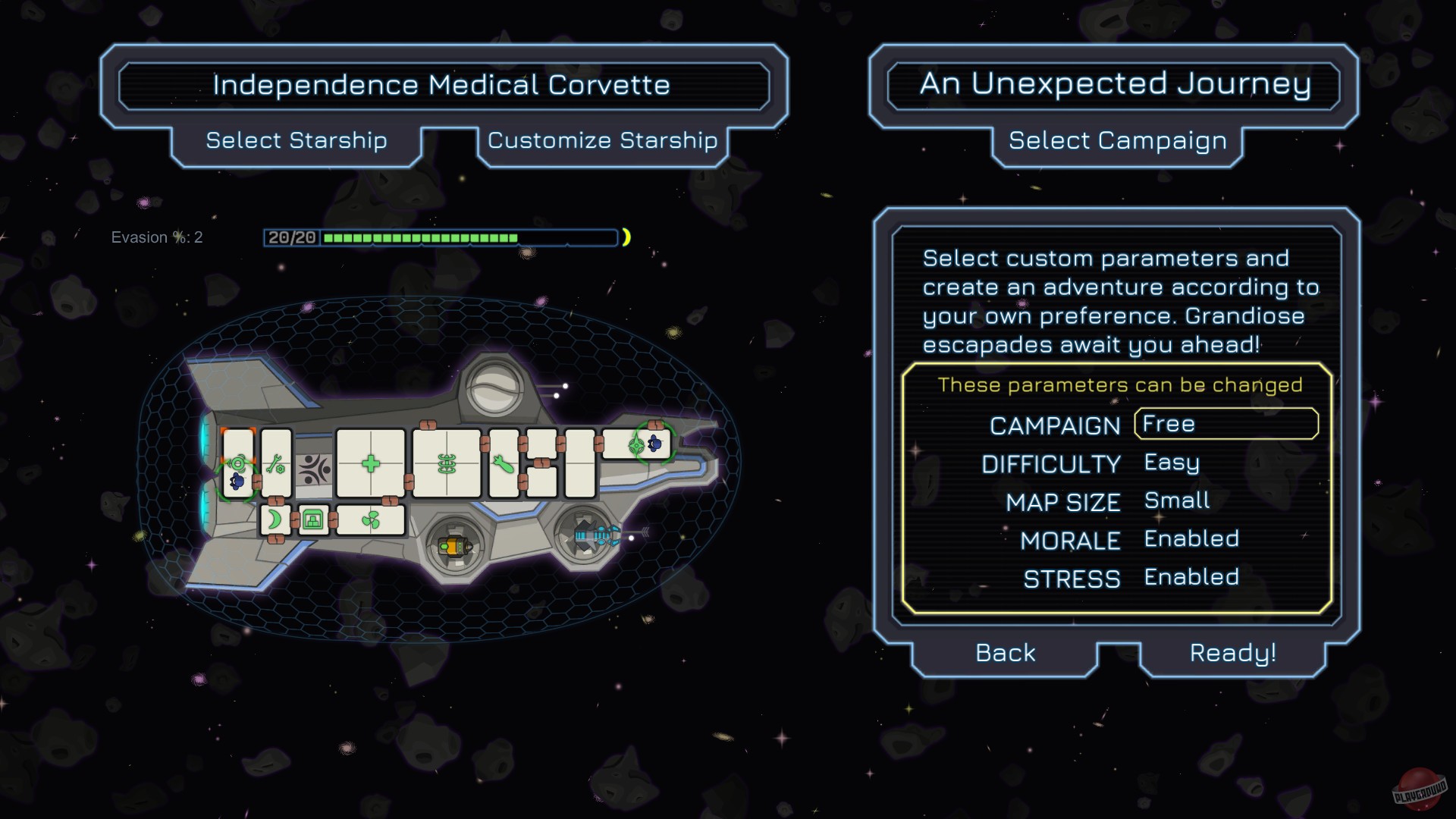
Task: Click the sensor array at the ship's nose
Action: 635,444
